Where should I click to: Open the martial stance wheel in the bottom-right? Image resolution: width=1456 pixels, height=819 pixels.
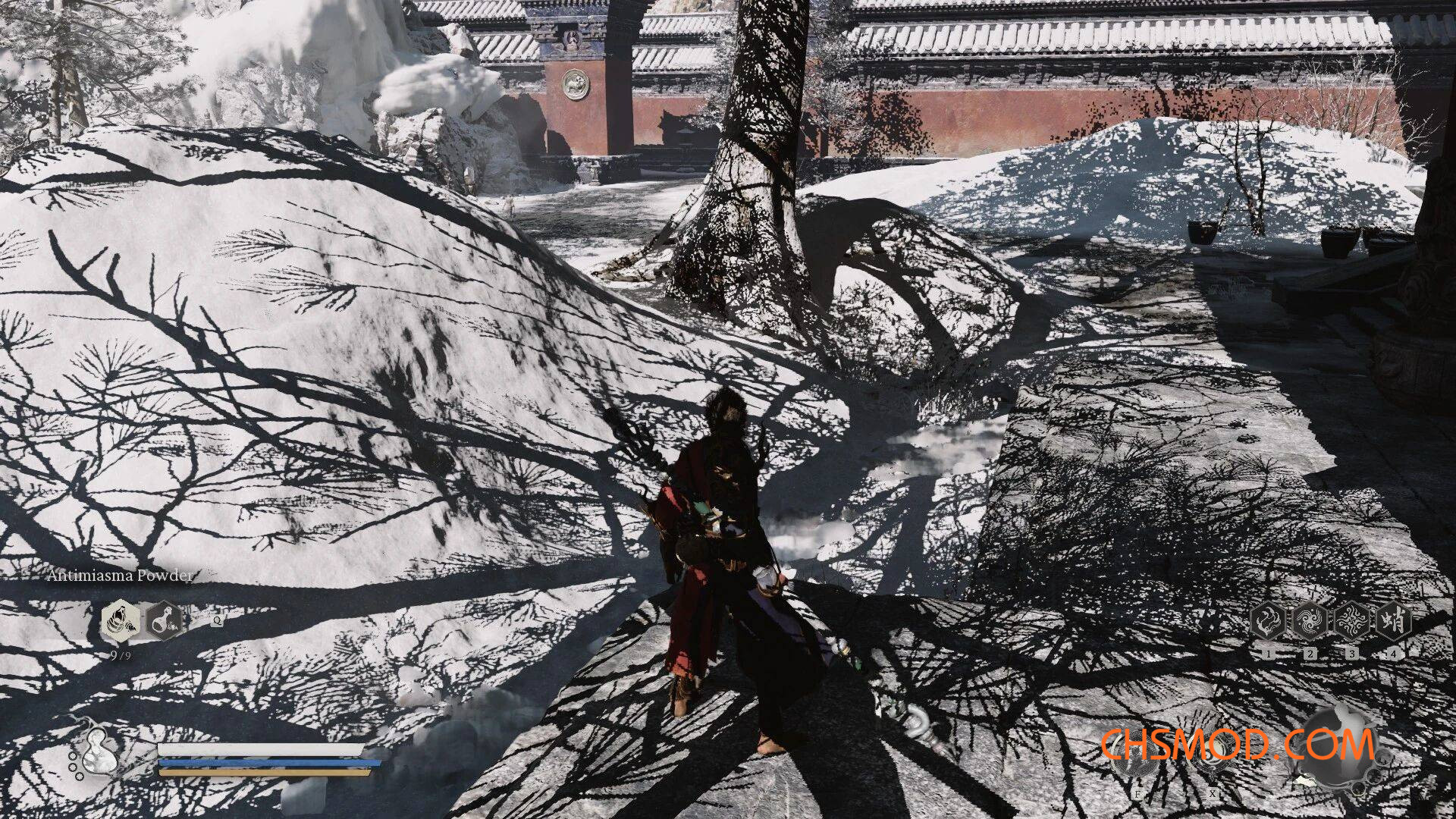(1338, 747)
